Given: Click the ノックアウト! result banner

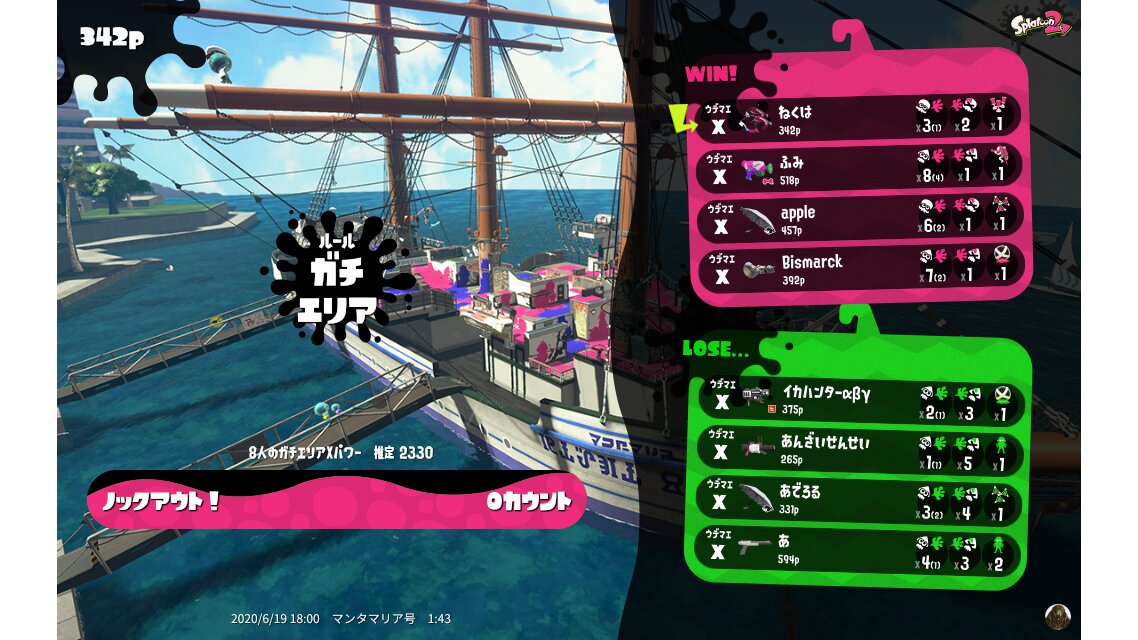Looking at the screenshot, I should click(x=336, y=500).
